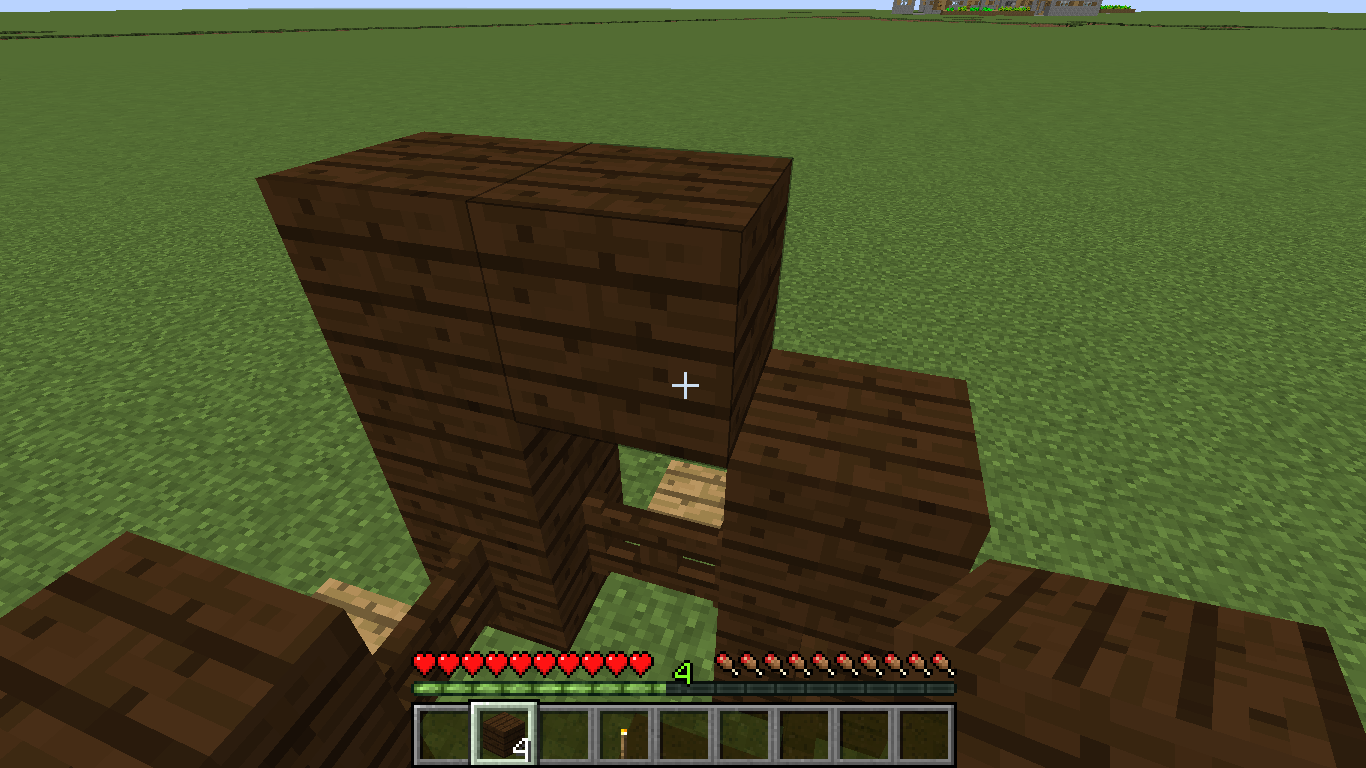Select the empty first hotbar slot
This screenshot has height=768, width=1366.
tap(442, 737)
